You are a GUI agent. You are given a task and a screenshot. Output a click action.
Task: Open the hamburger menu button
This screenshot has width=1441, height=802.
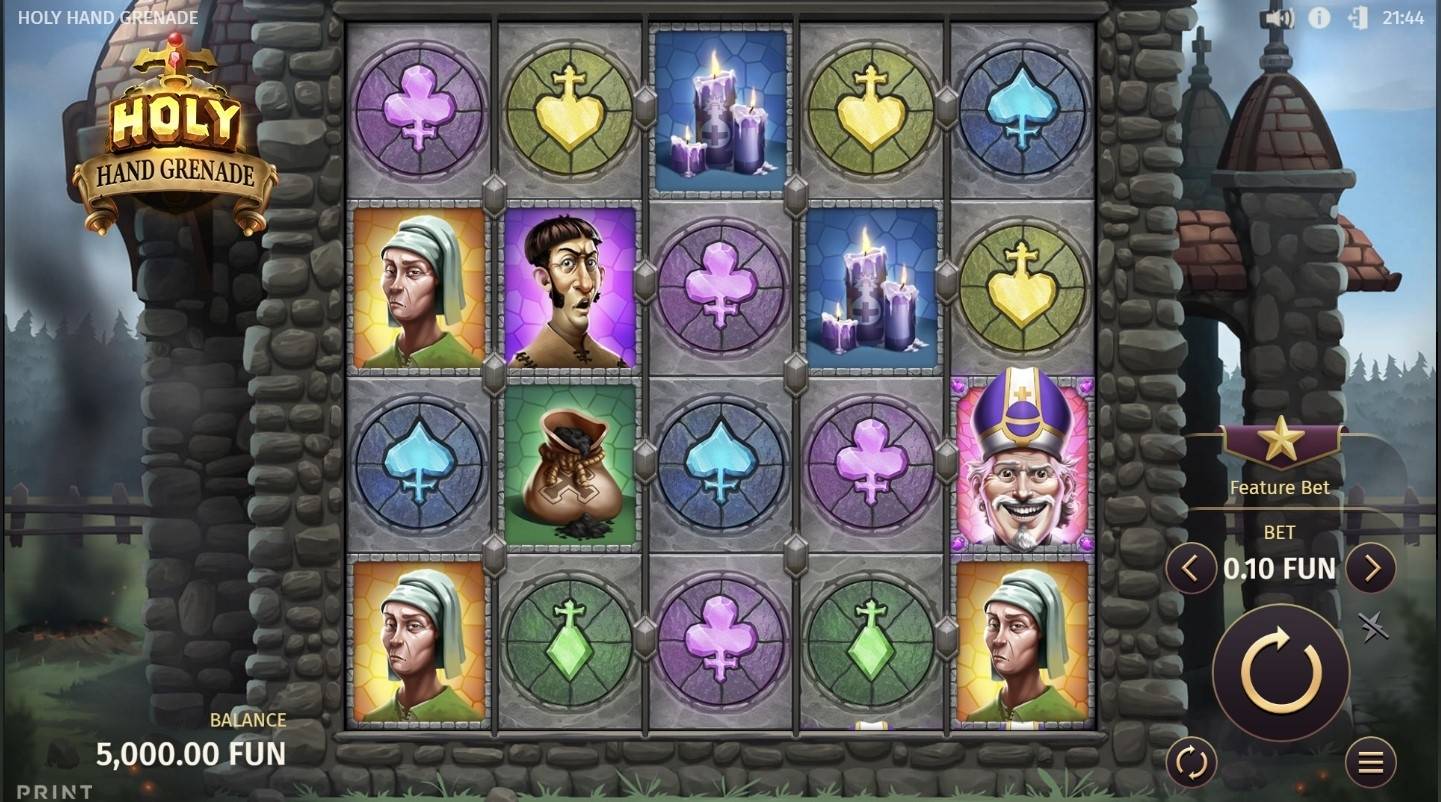(x=1370, y=763)
